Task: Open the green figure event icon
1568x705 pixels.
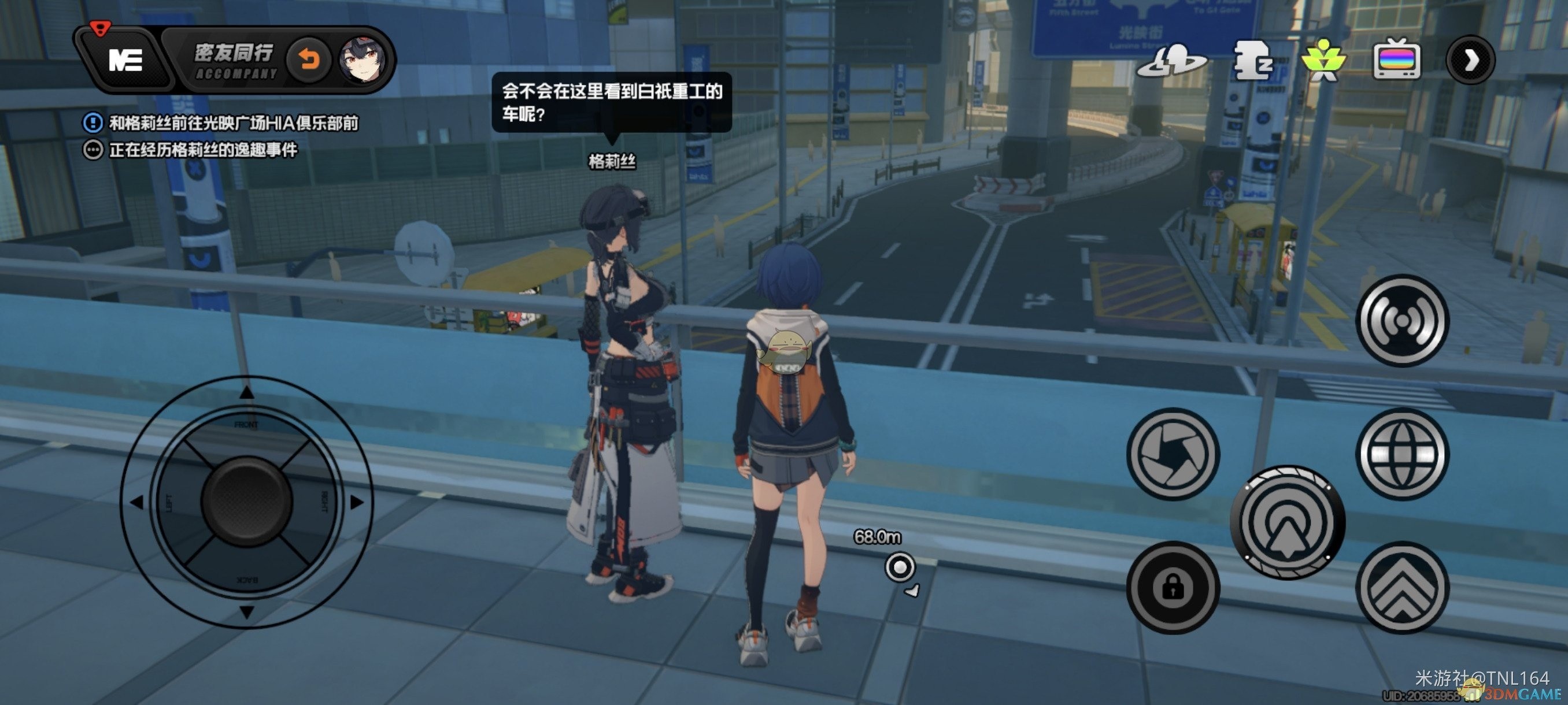Action: [1323, 60]
